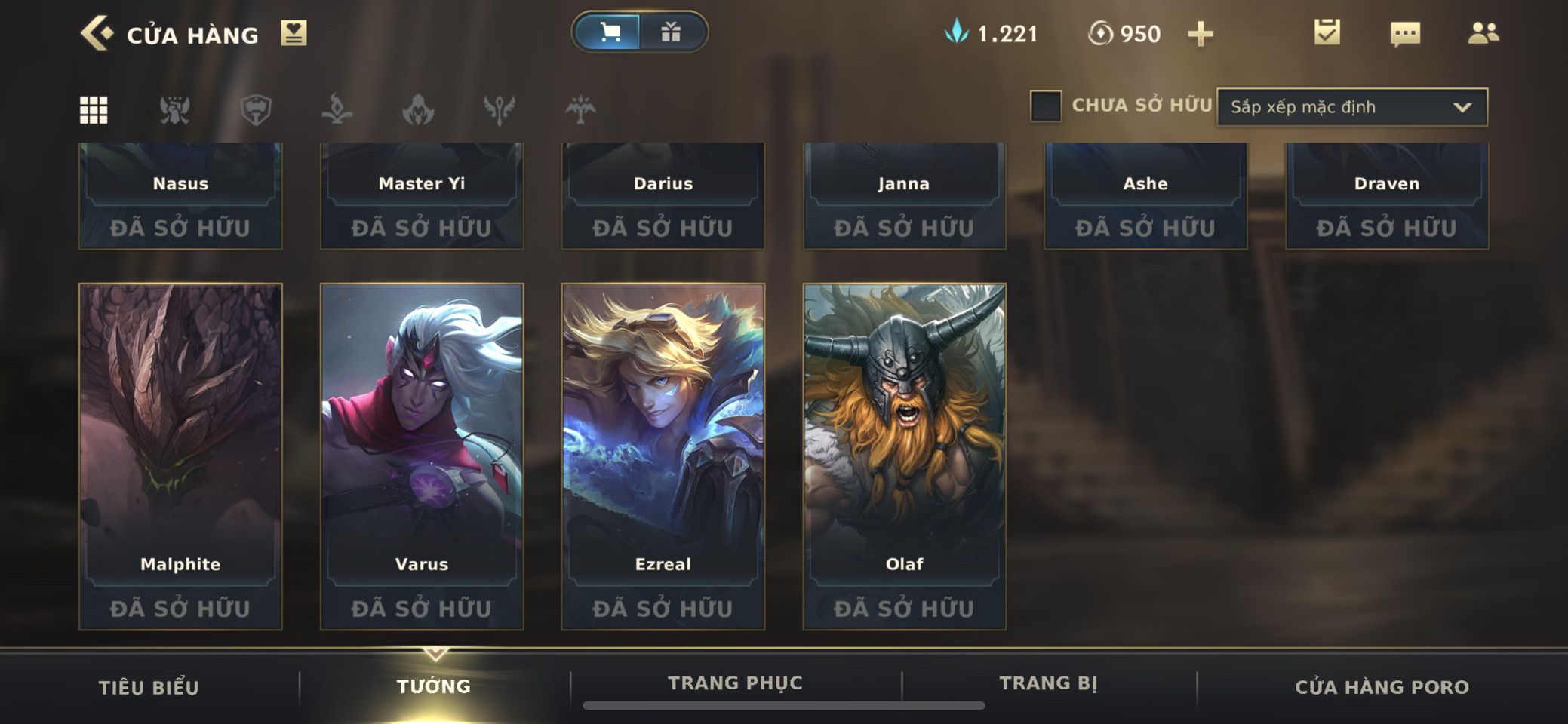The height and width of the screenshot is (724, 1568).
Task: Go to the Cửa Hàng Poro tab
Action: (1382, 687)
